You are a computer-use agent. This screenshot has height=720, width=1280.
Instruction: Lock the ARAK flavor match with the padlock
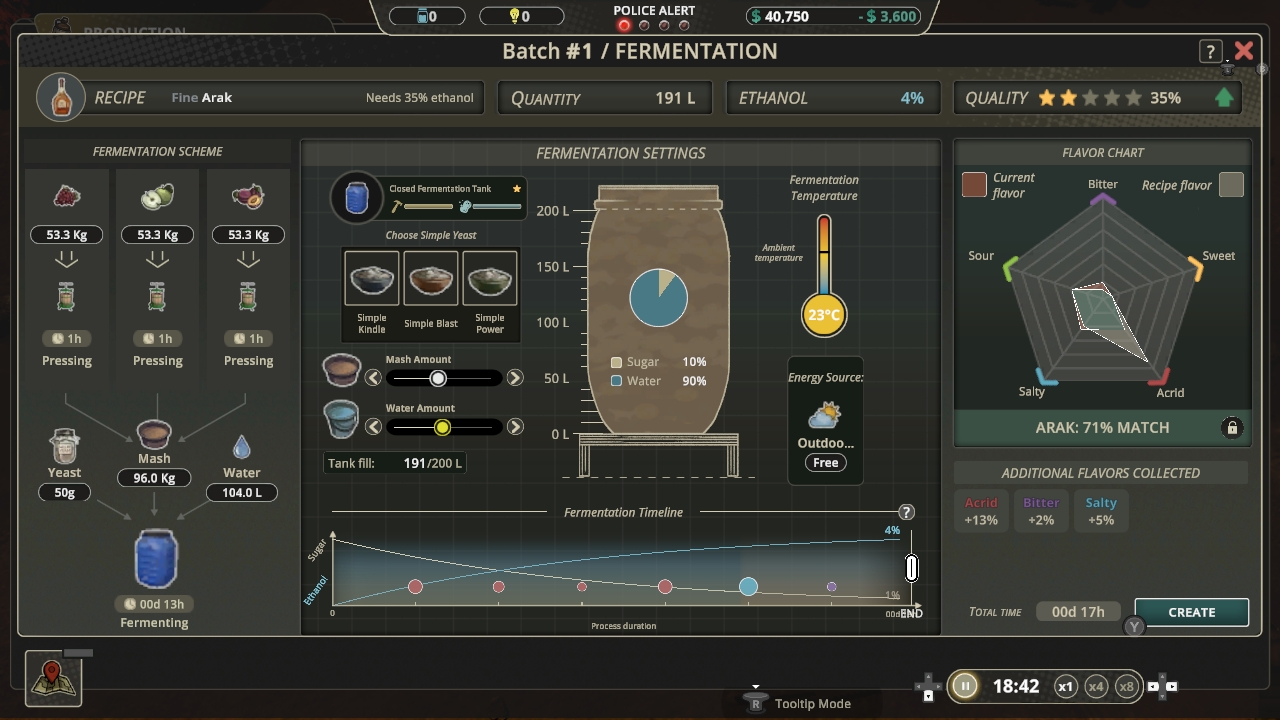tap(1233, 427)
